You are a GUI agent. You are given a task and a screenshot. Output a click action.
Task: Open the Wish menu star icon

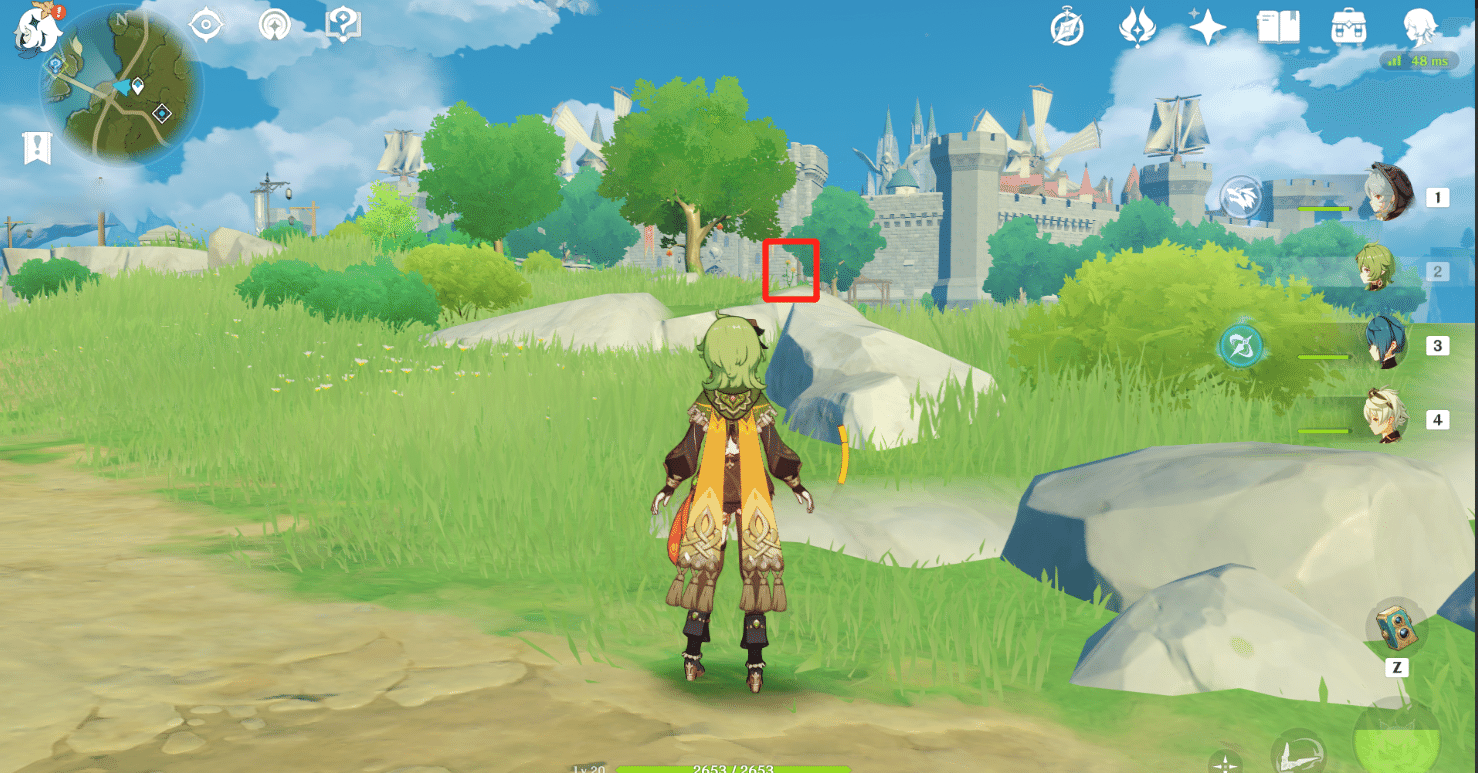coord(1207,29)
